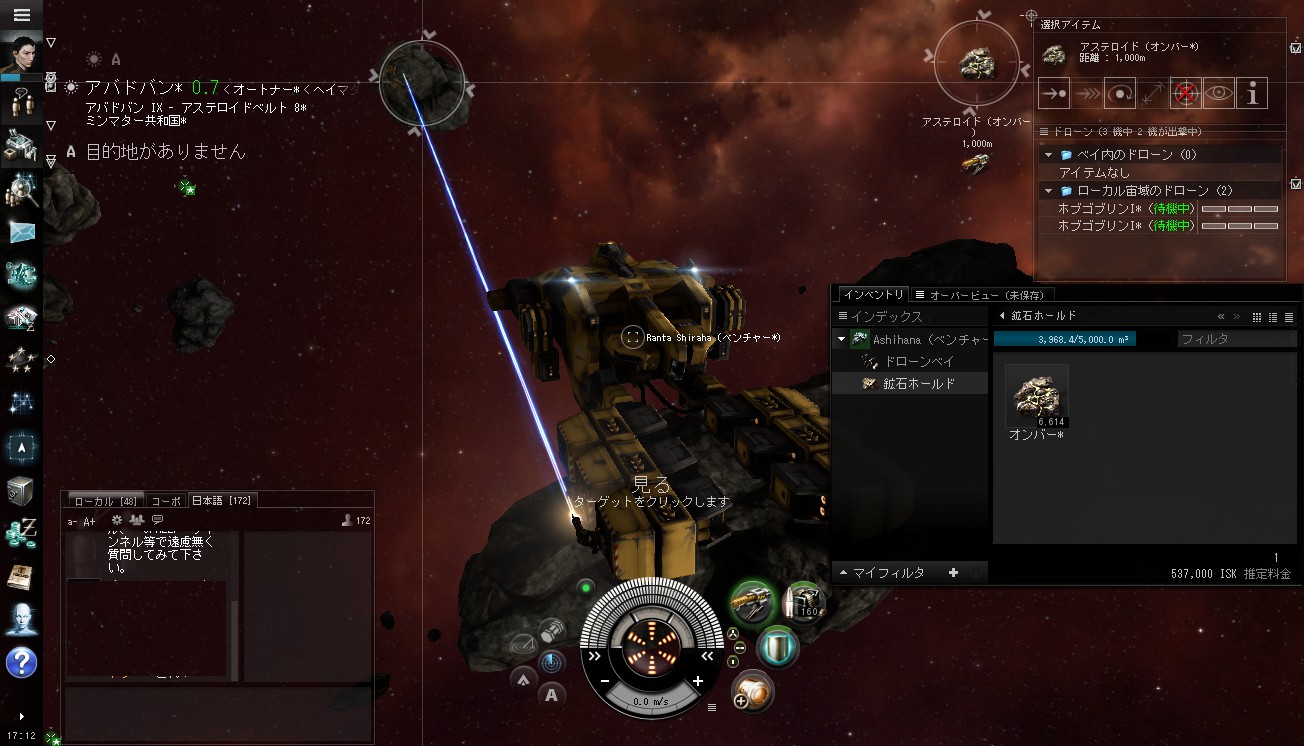This screenshot has width=1304, height=746.
Task: Activate the shield module icon
Action: (x=777, y=646)
